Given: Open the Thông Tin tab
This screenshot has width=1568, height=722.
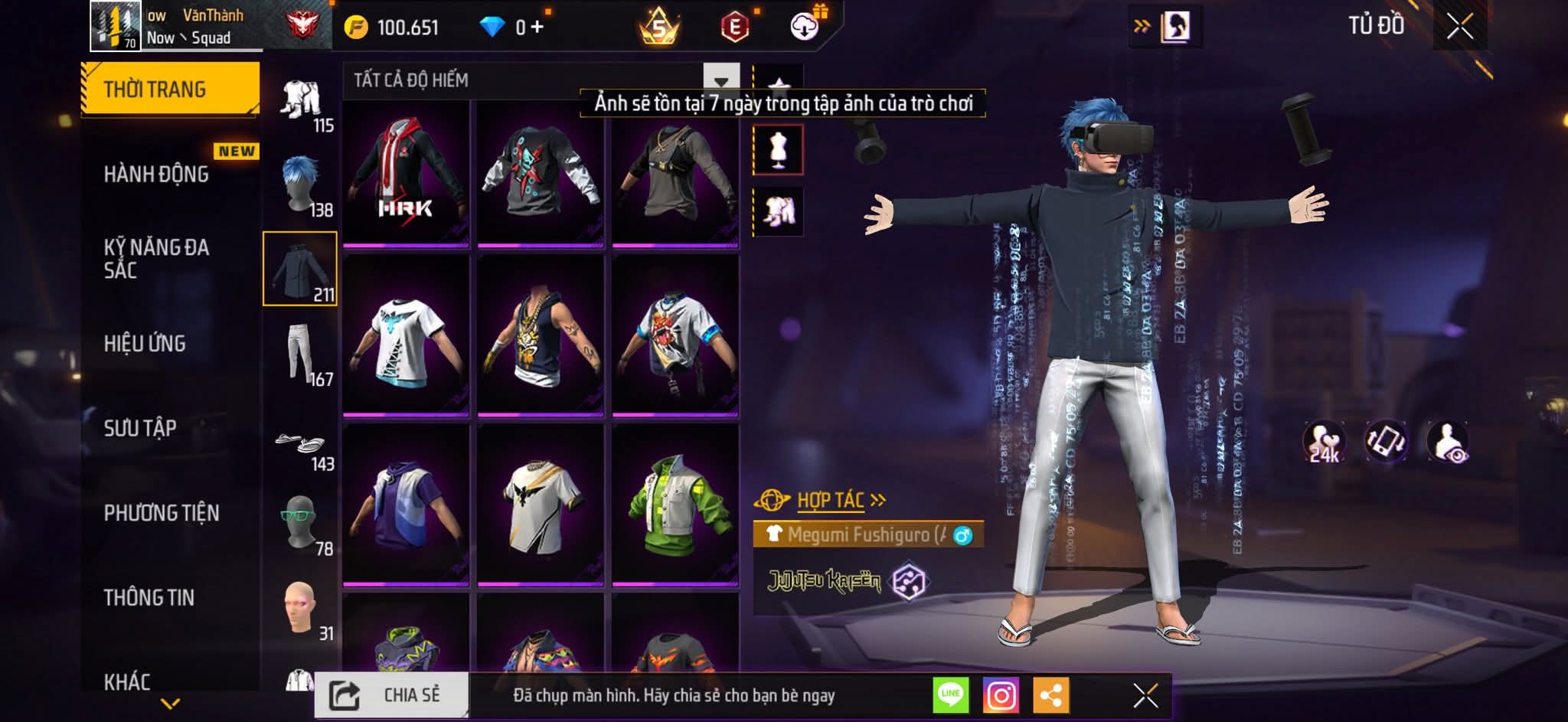Looking at the screenshot, I should [149, 597].
